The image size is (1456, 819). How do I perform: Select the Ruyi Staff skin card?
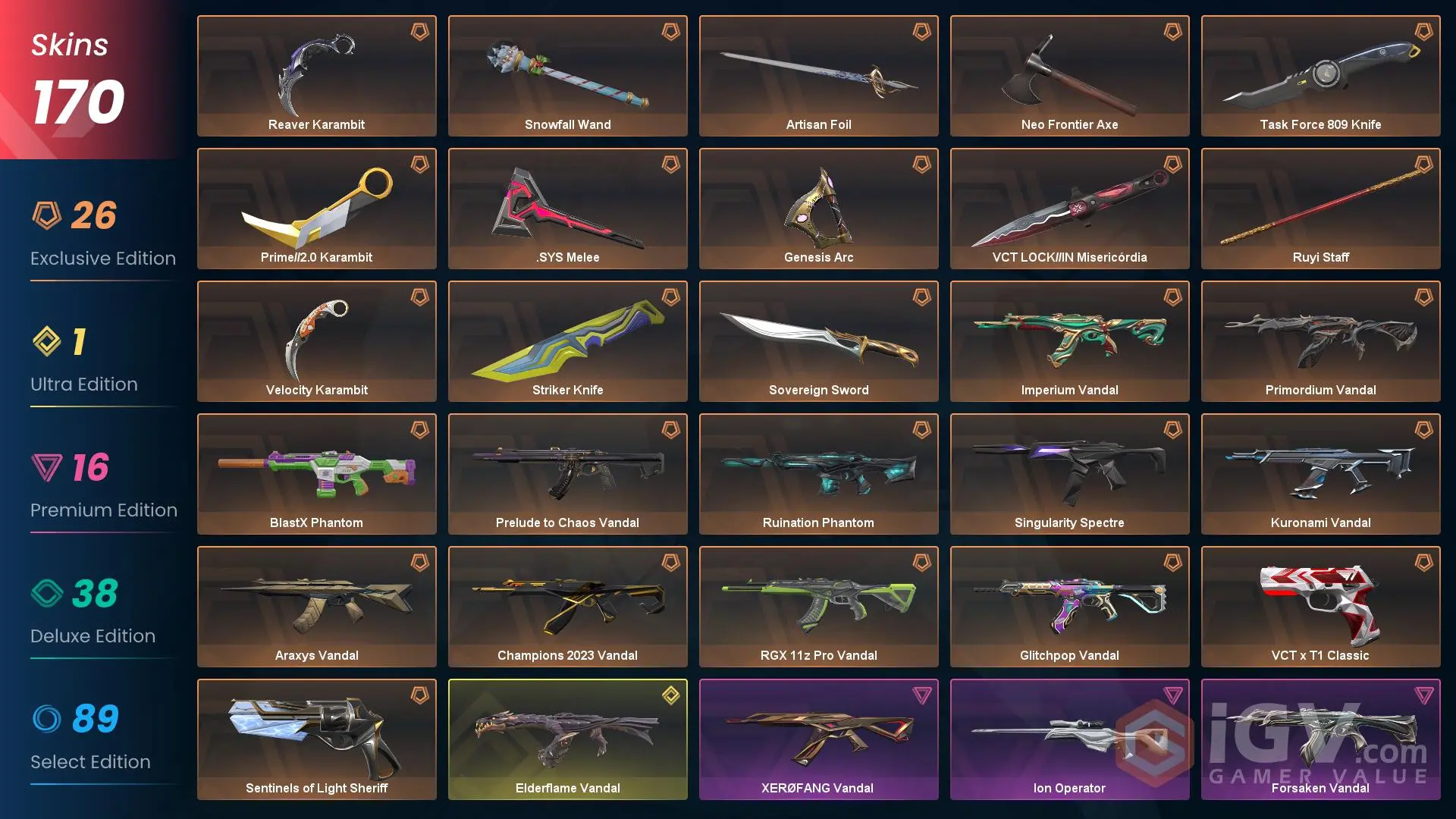click(1320, 205)
